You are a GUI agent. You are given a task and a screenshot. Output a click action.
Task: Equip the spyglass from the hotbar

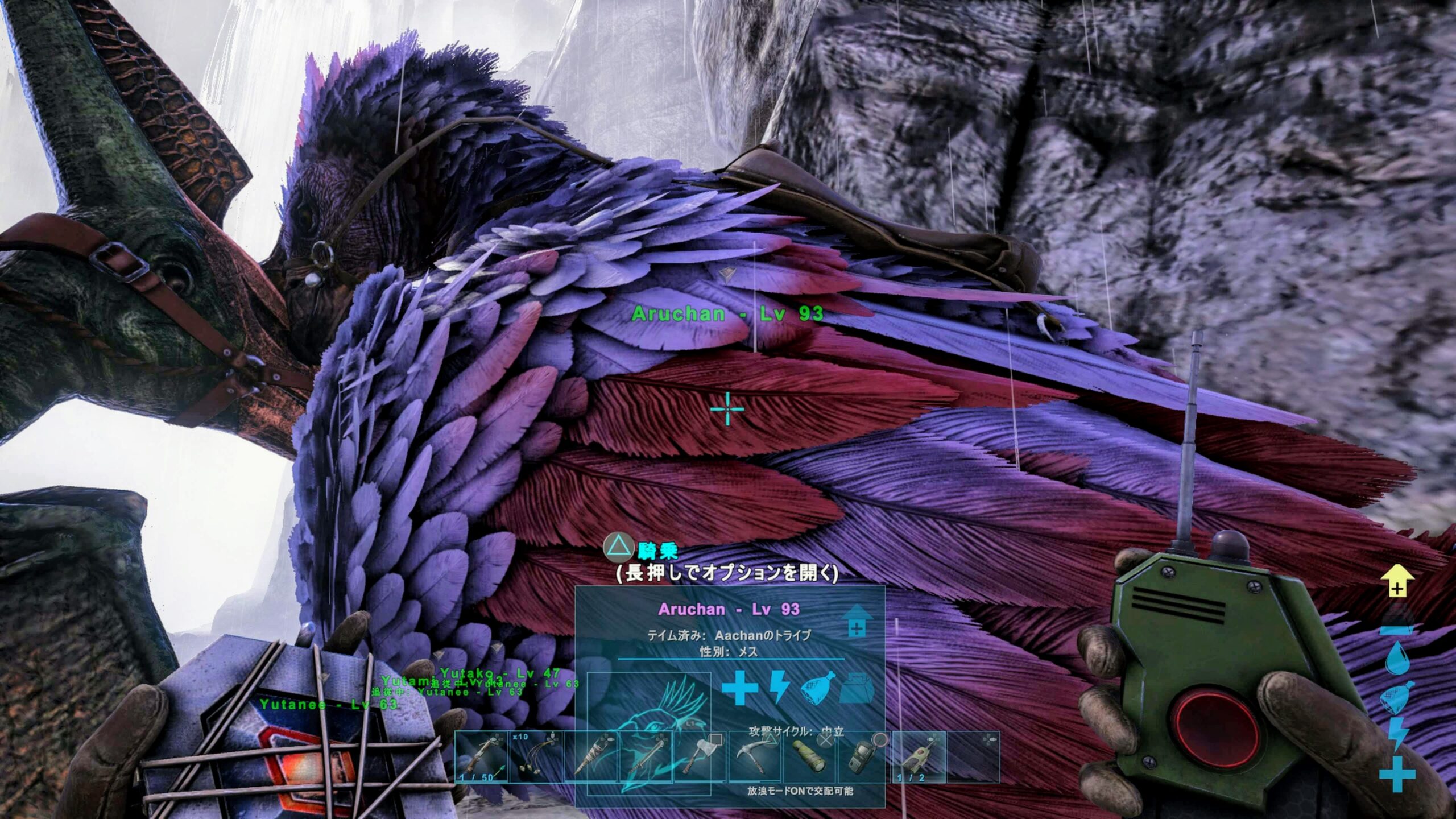pos(809,757)
